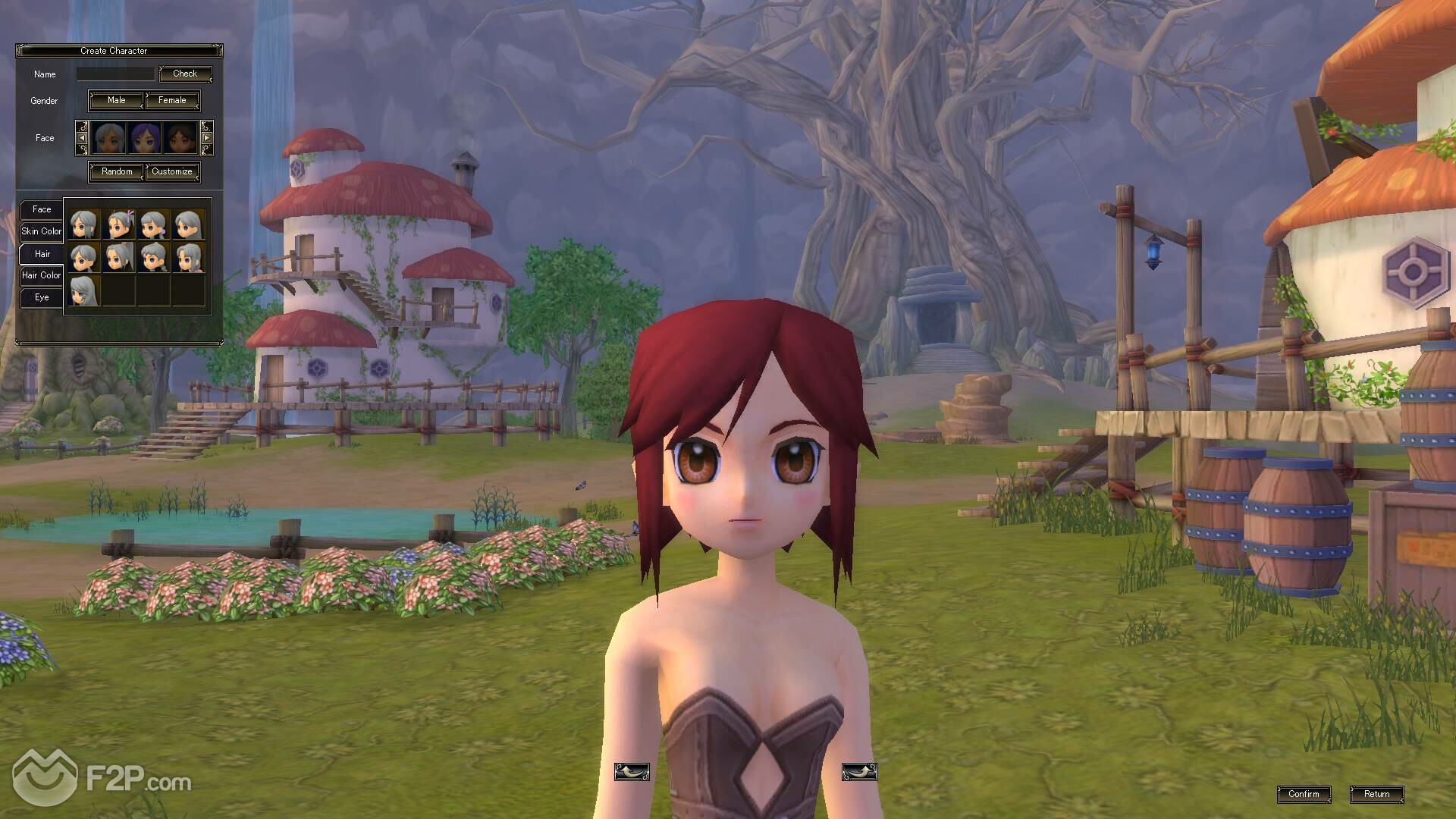Rotate character with the right arrow button
Viewport: 1456px width, 819px height.
(x=858, y=772)
